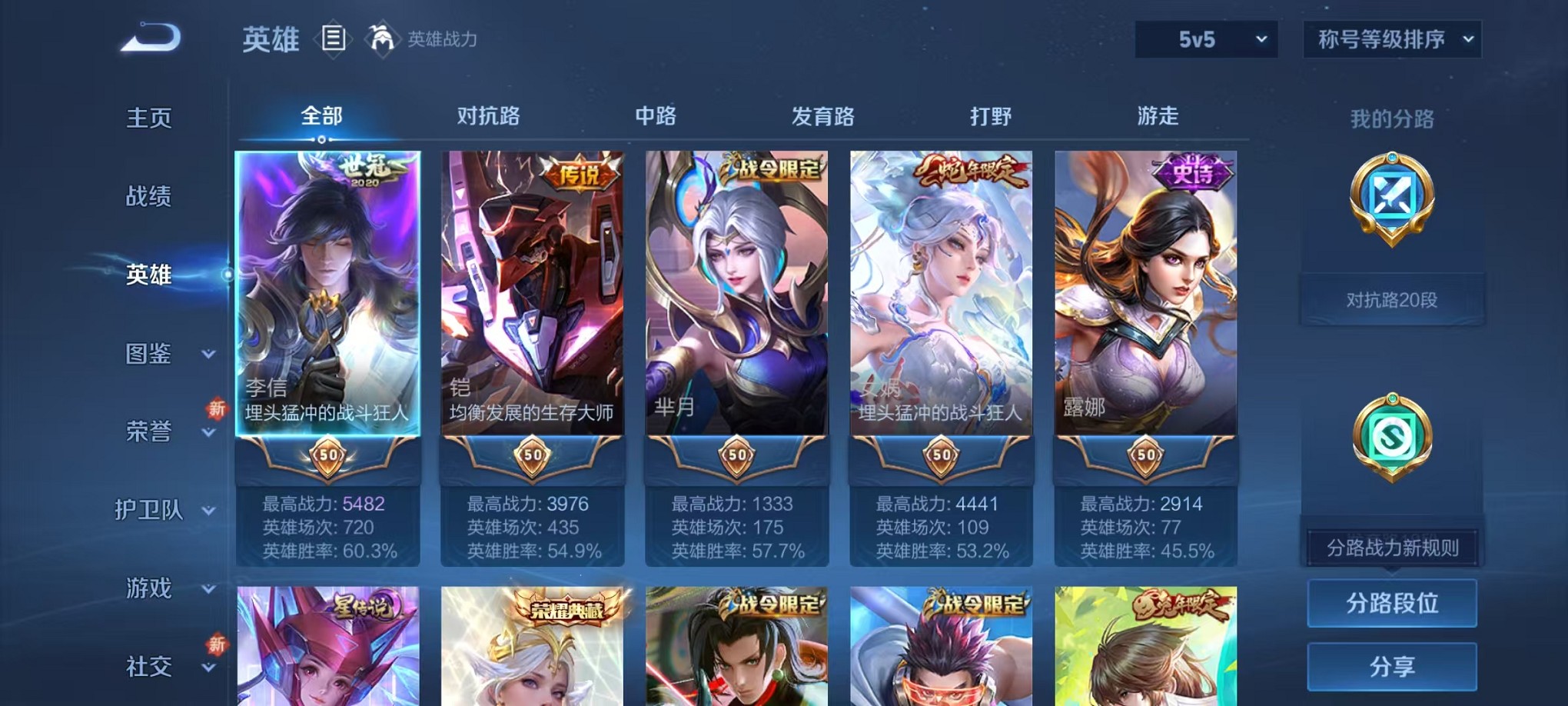Image resolution: width=1568 pixels, height=706 pixels.
Task: Open the 称号等级排序 sorting dropdown
Action: 1391,36
